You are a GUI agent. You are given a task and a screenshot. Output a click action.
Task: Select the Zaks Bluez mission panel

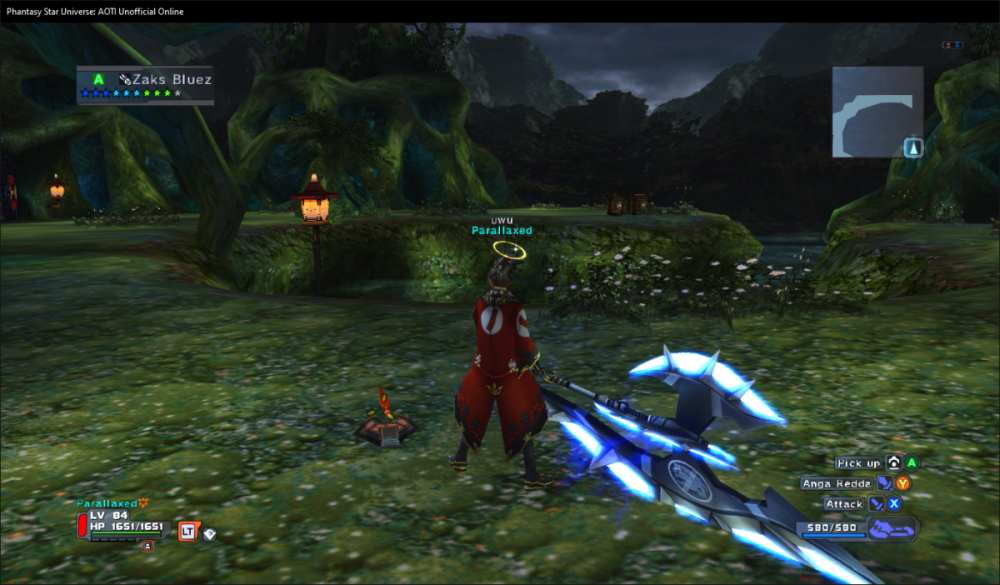145,85
